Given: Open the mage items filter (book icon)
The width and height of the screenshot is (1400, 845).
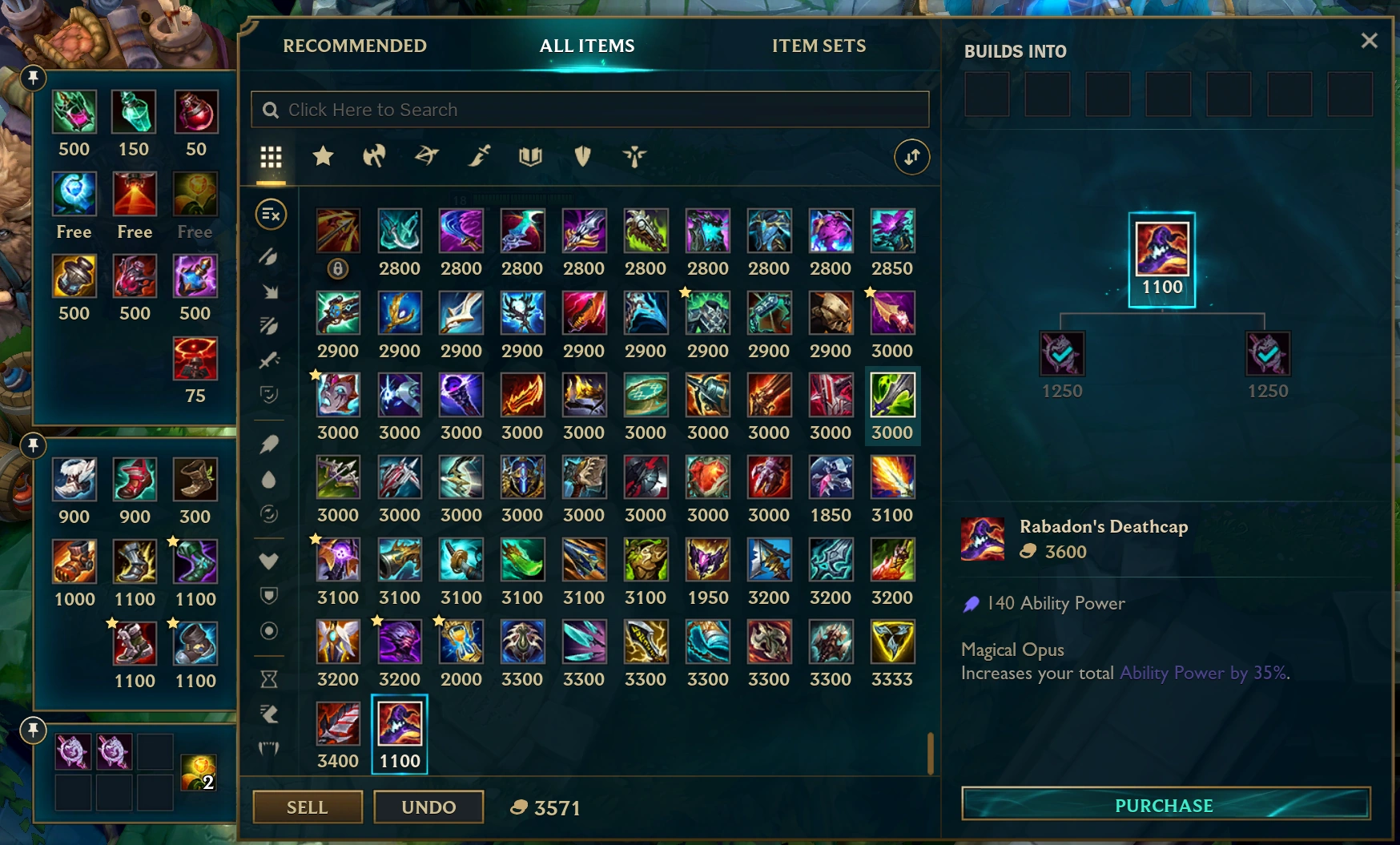Looking at the screenshot, I should point(531,157).
